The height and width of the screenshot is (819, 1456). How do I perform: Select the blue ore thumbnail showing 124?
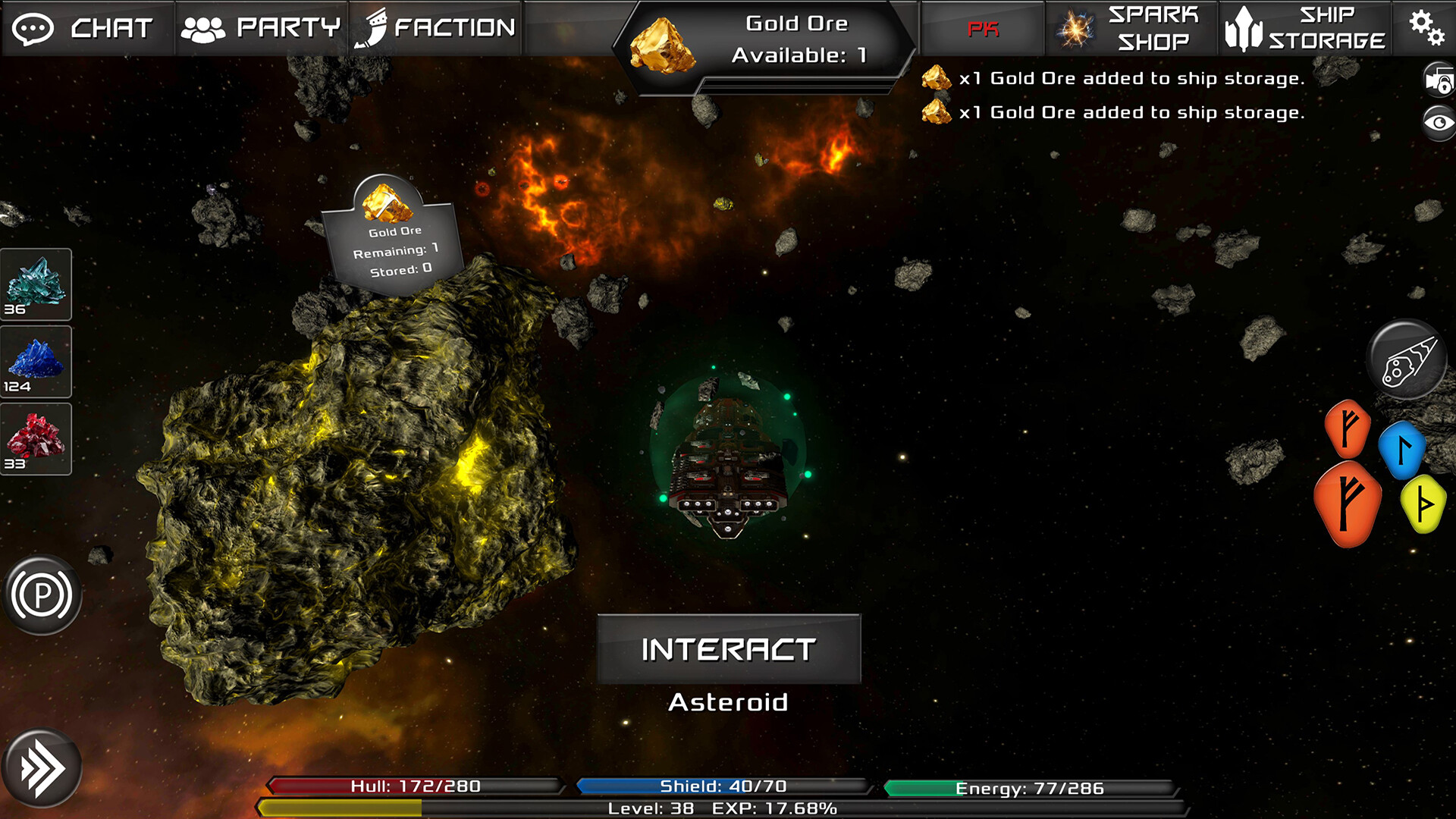(x=35, y=361)
